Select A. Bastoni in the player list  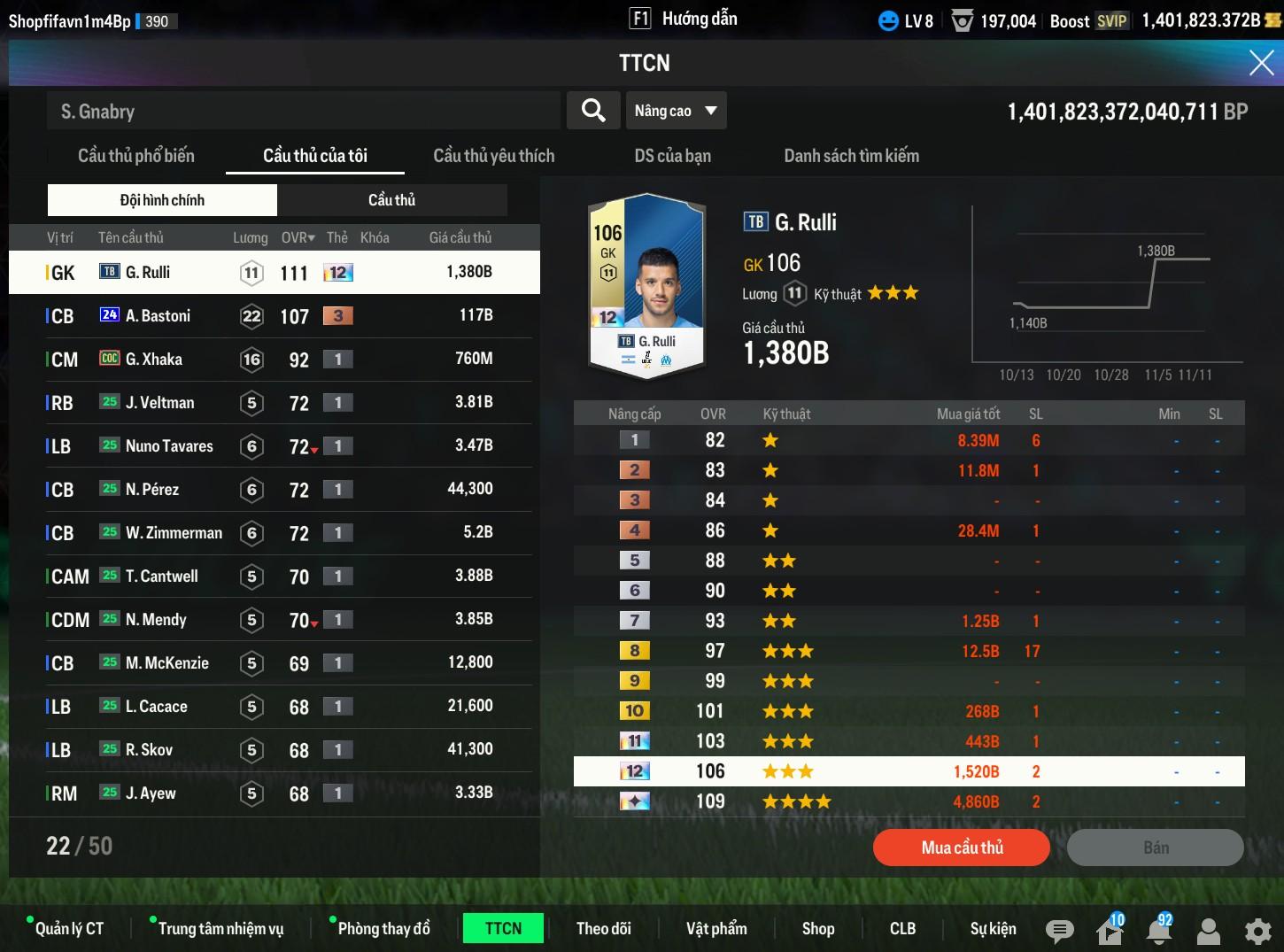coord(274,316)
